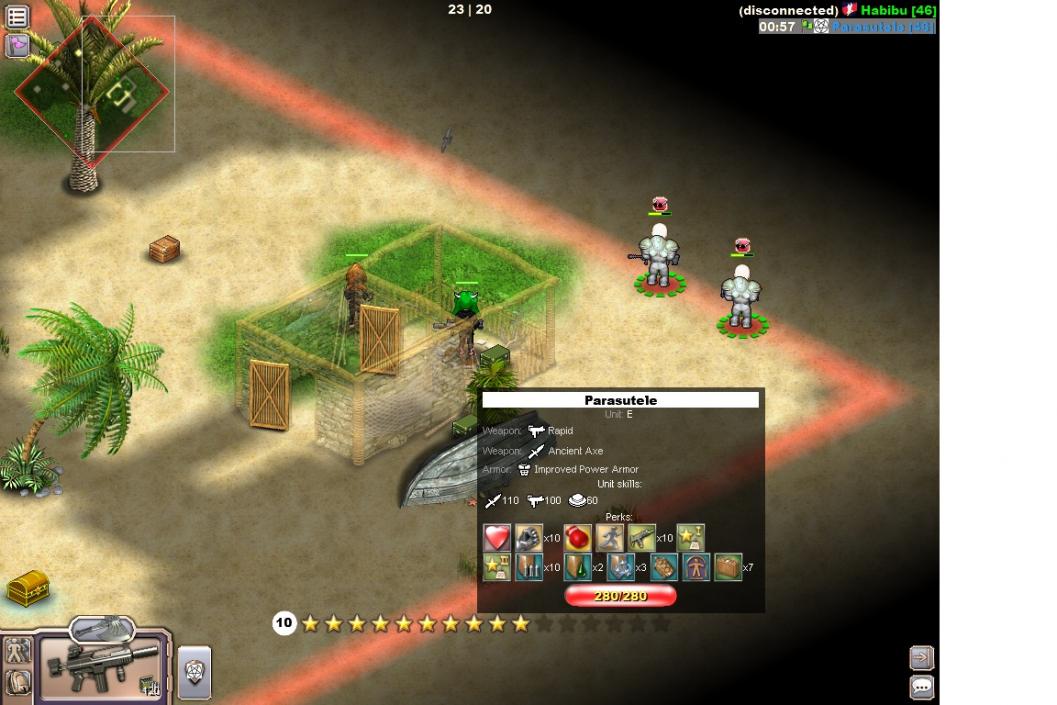The width and height of the screenshot is (1057, 705).
Task: Select the armored enemy holding a rifle
Action: (658, 258)
